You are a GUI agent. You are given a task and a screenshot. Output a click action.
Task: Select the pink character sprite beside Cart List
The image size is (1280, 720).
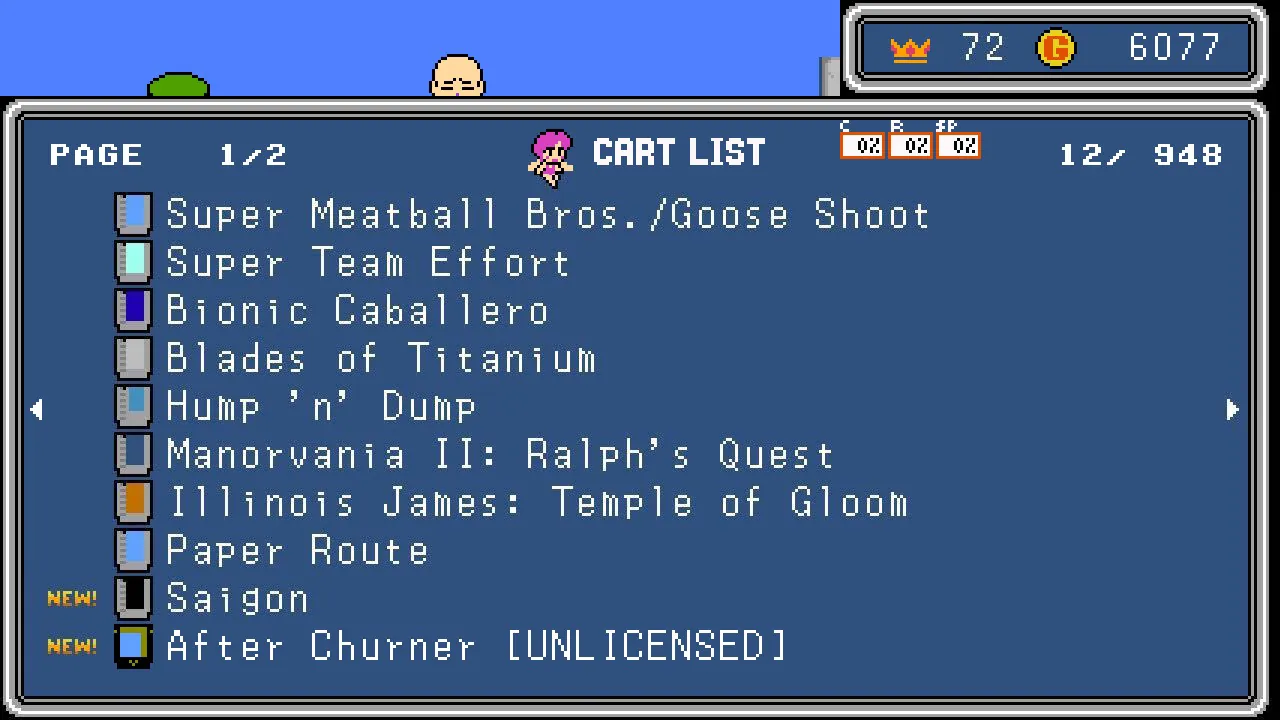click(551, 151)
